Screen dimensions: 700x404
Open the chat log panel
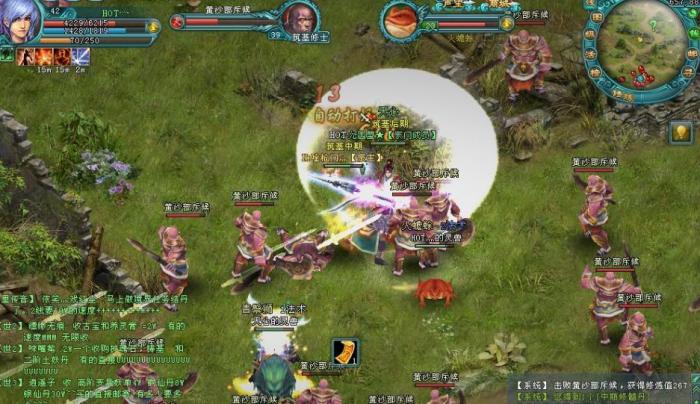pyautogui.click(x=90, y=340)
